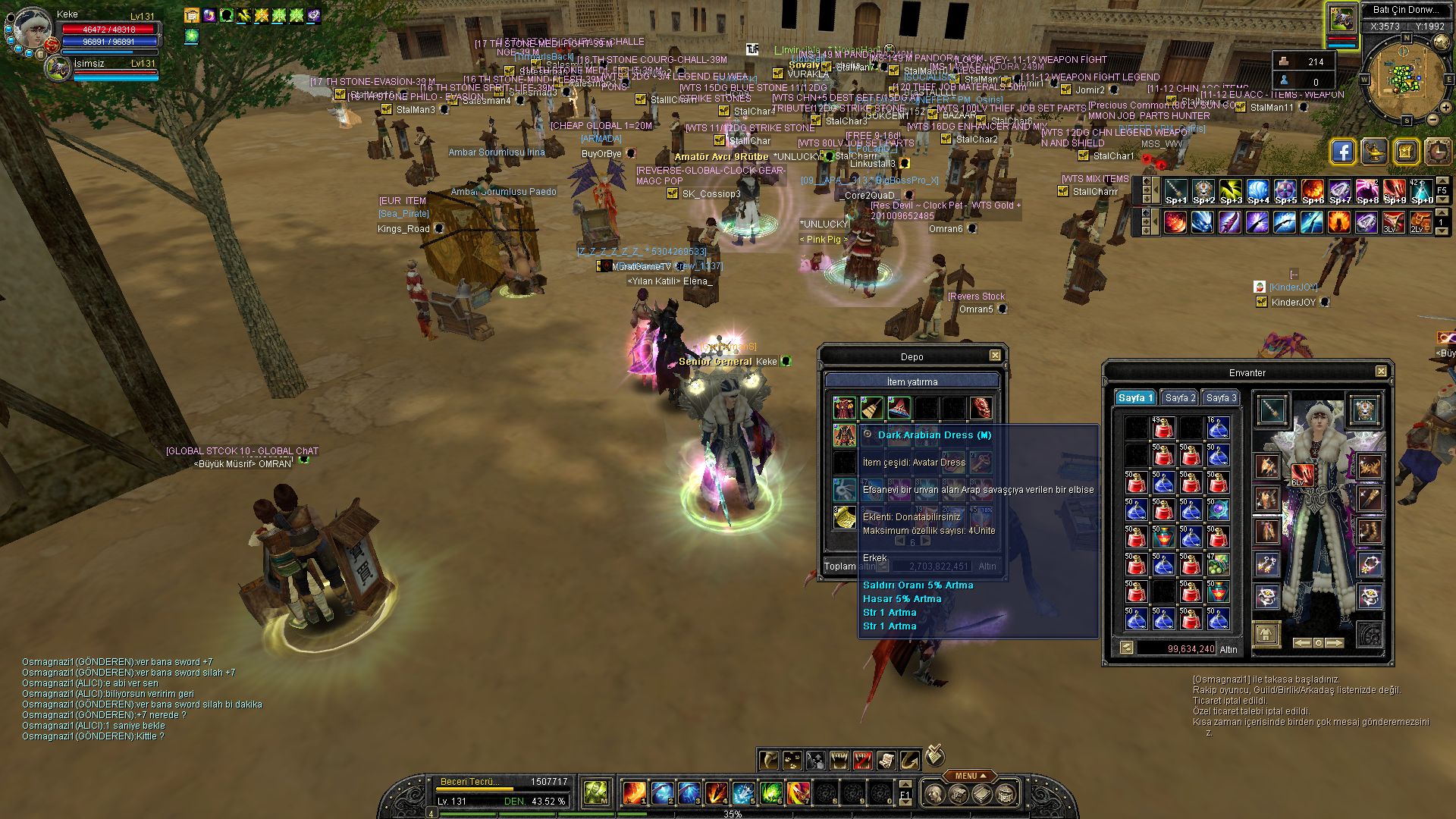The width and height of the screenshot is (1456, 819).
Task: Activate the skill in hotbar slot 1
Action: point(634,793)
